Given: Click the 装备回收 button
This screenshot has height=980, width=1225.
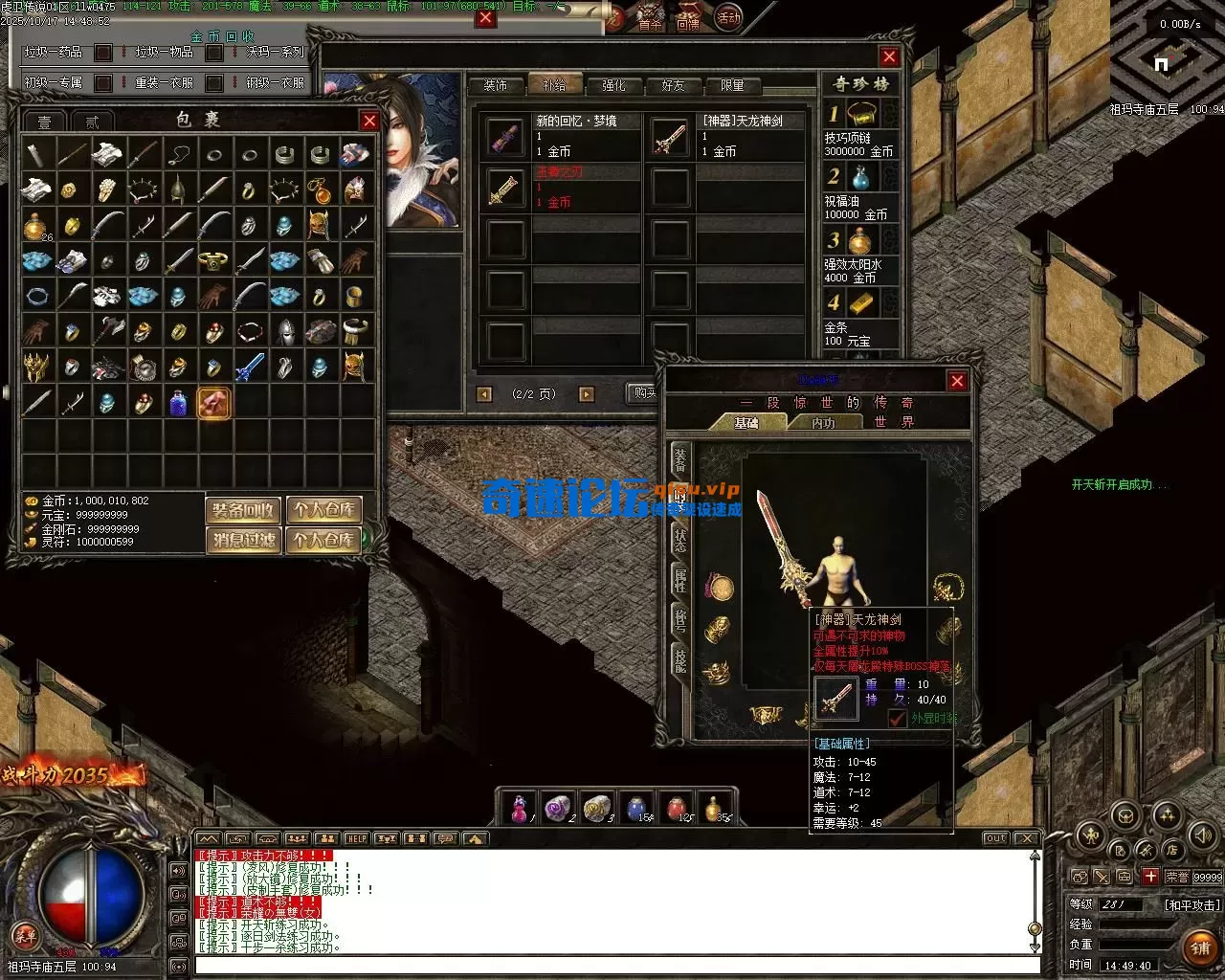Looking at the screenshot, I should click(243, 510).
